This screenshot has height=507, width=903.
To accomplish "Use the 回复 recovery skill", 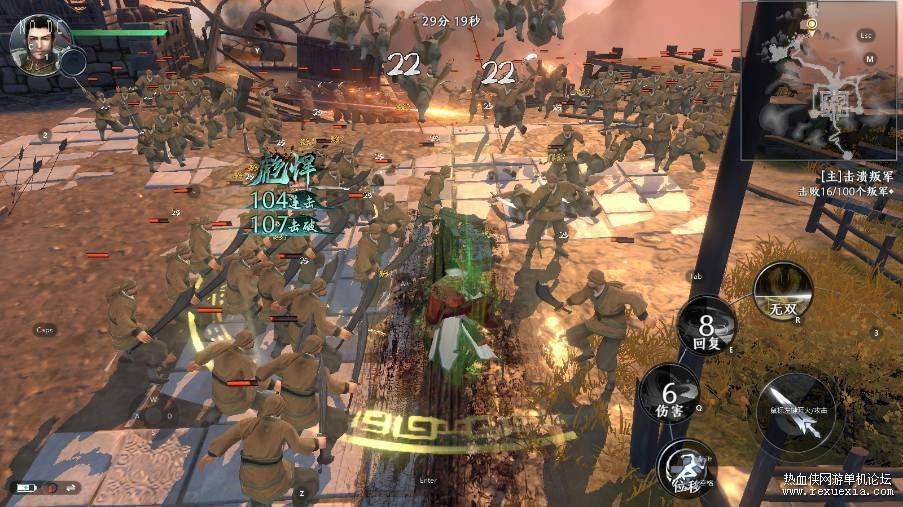I will tap(706, 327).
